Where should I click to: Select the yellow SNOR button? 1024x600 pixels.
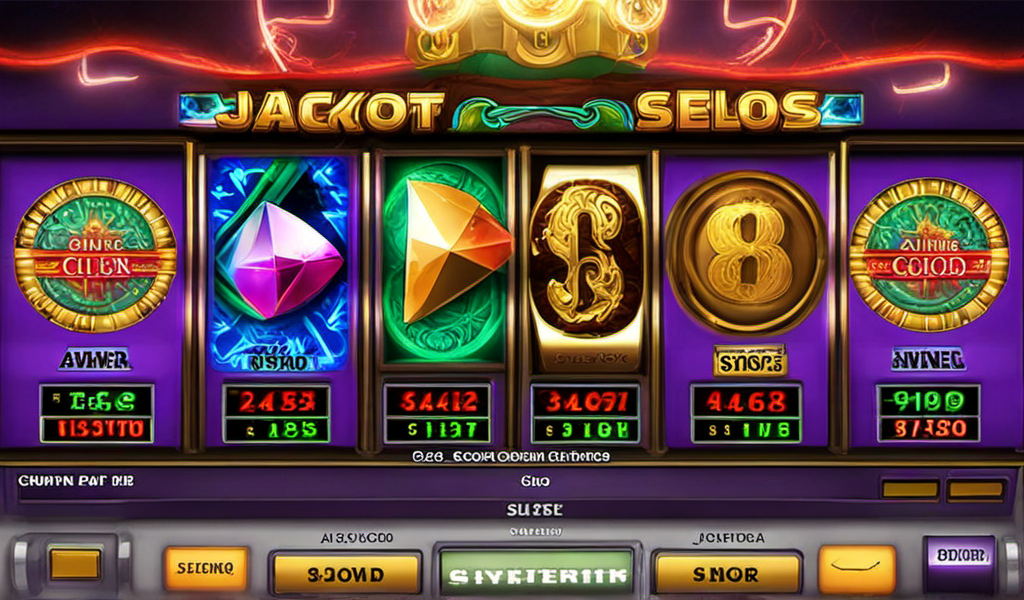tap(726, 574)
